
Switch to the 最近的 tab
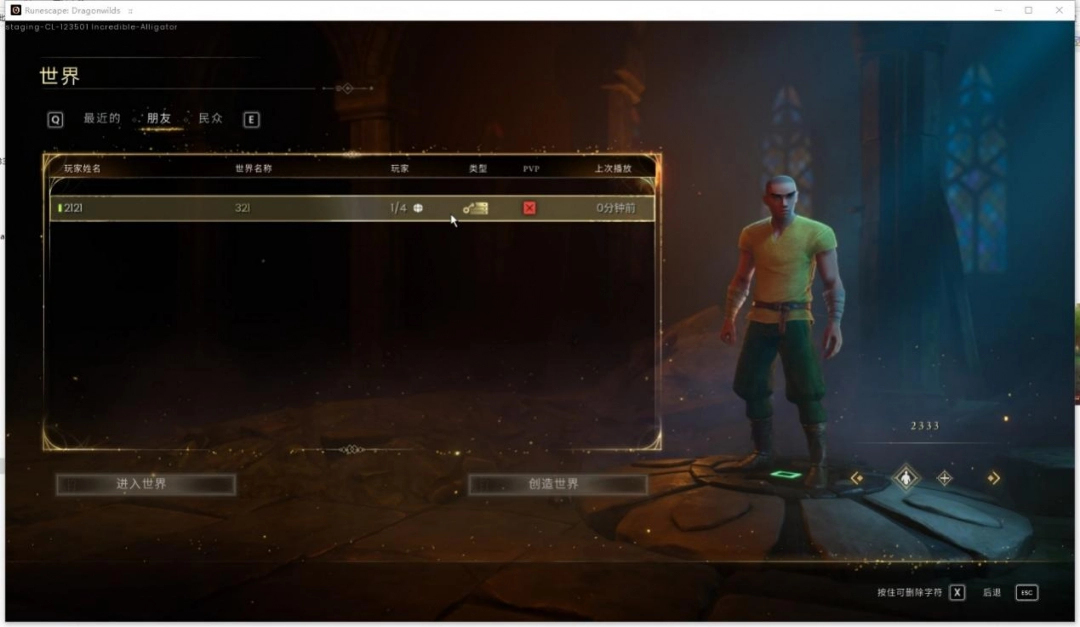[x=101, y=118]
